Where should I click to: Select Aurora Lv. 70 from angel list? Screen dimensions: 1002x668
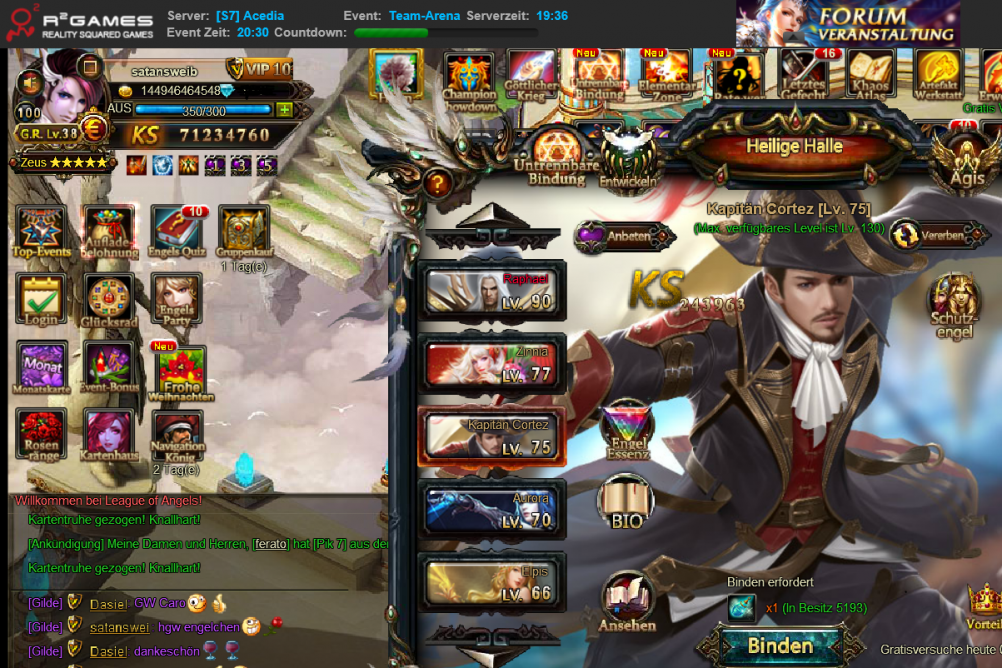pyautogui.click(x=490, y=510)
